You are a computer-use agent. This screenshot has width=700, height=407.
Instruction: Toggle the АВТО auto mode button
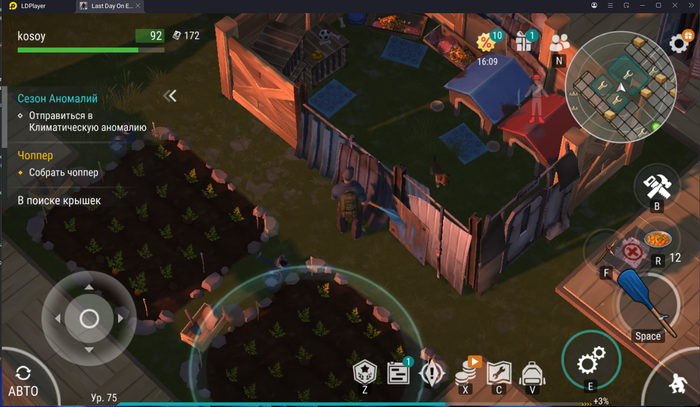click(x=21, y=376)
